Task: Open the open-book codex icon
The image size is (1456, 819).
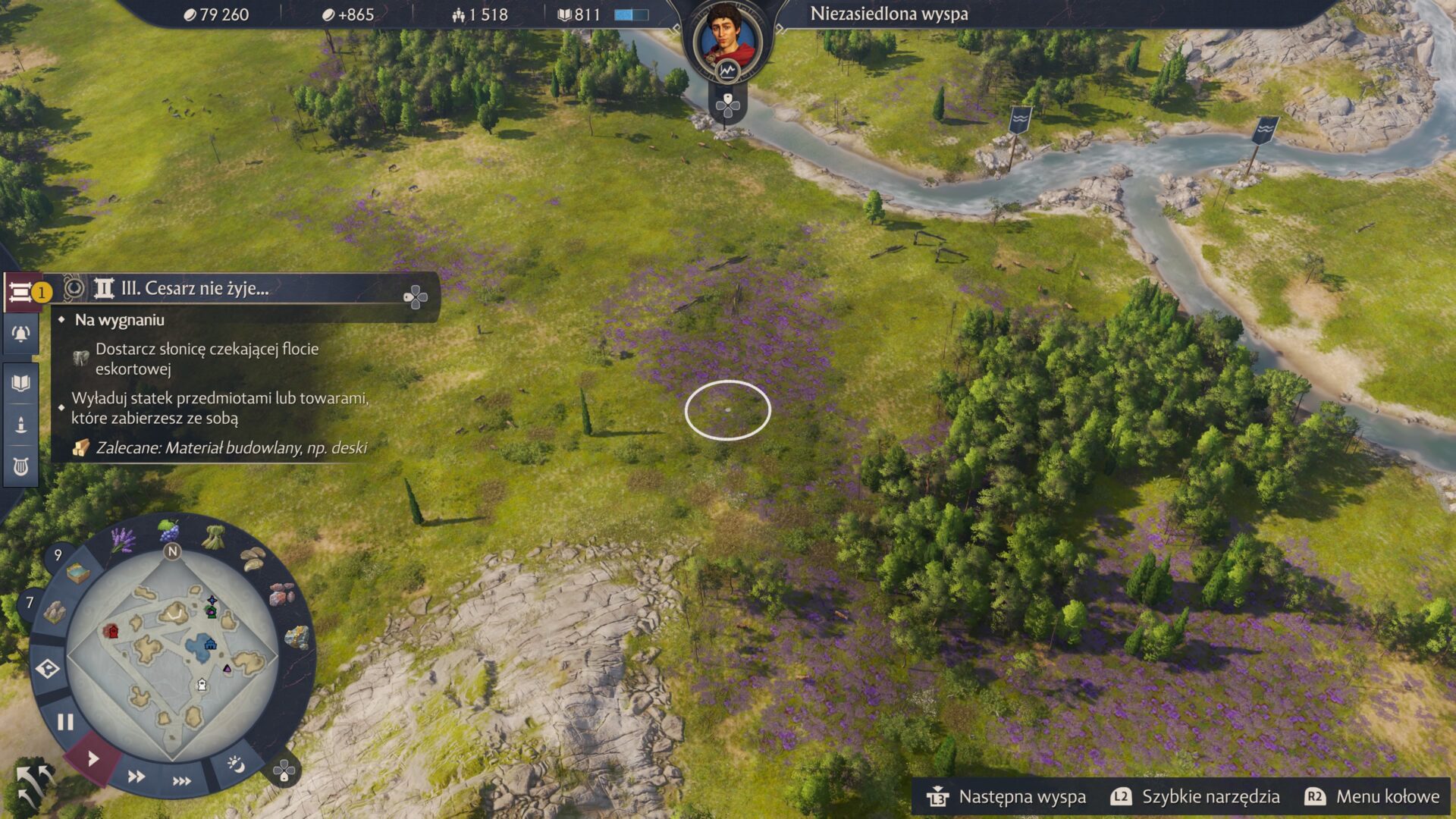Action: click(20, 382)
